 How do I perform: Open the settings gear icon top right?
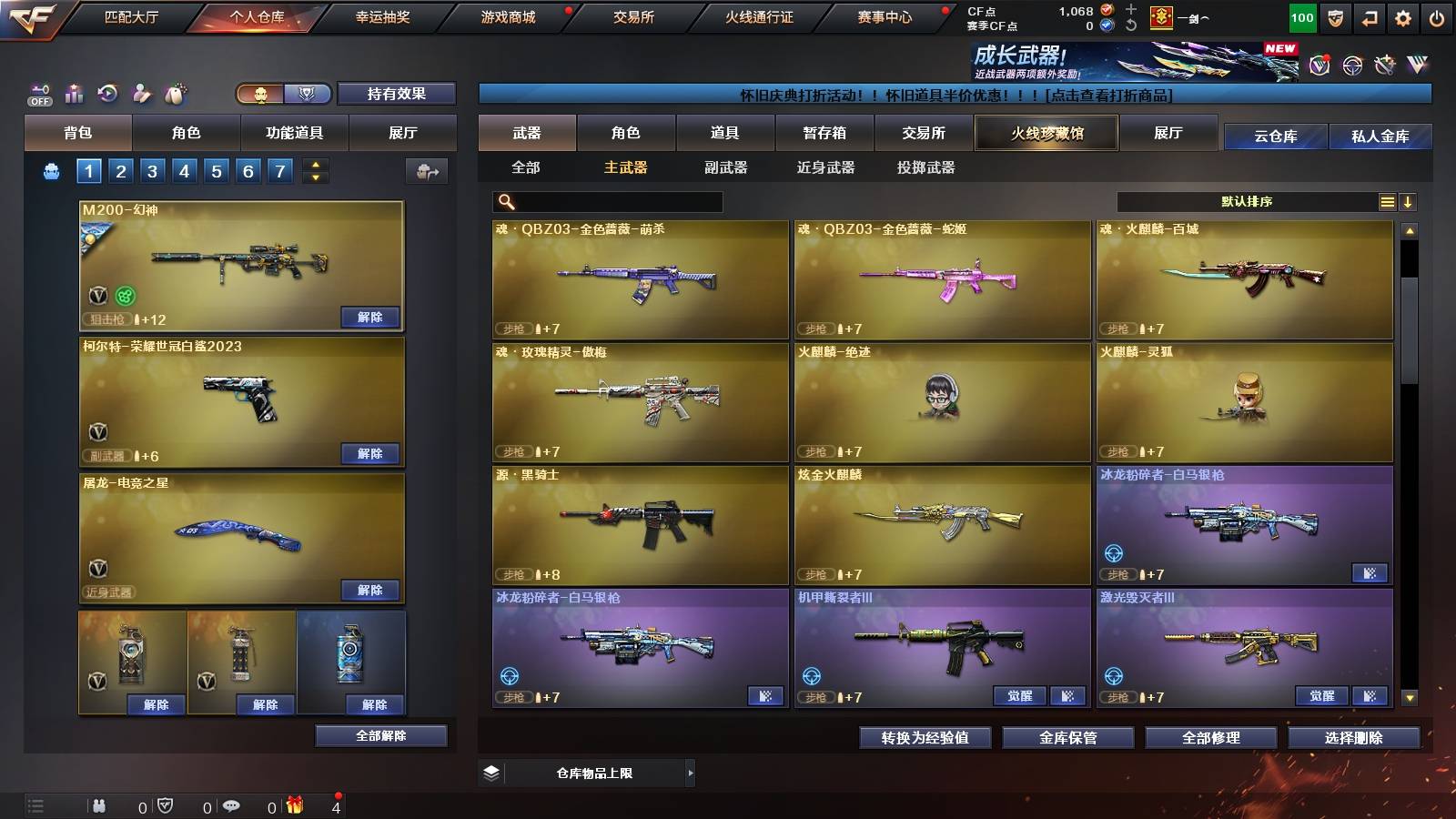click(x=1401, y=16)
